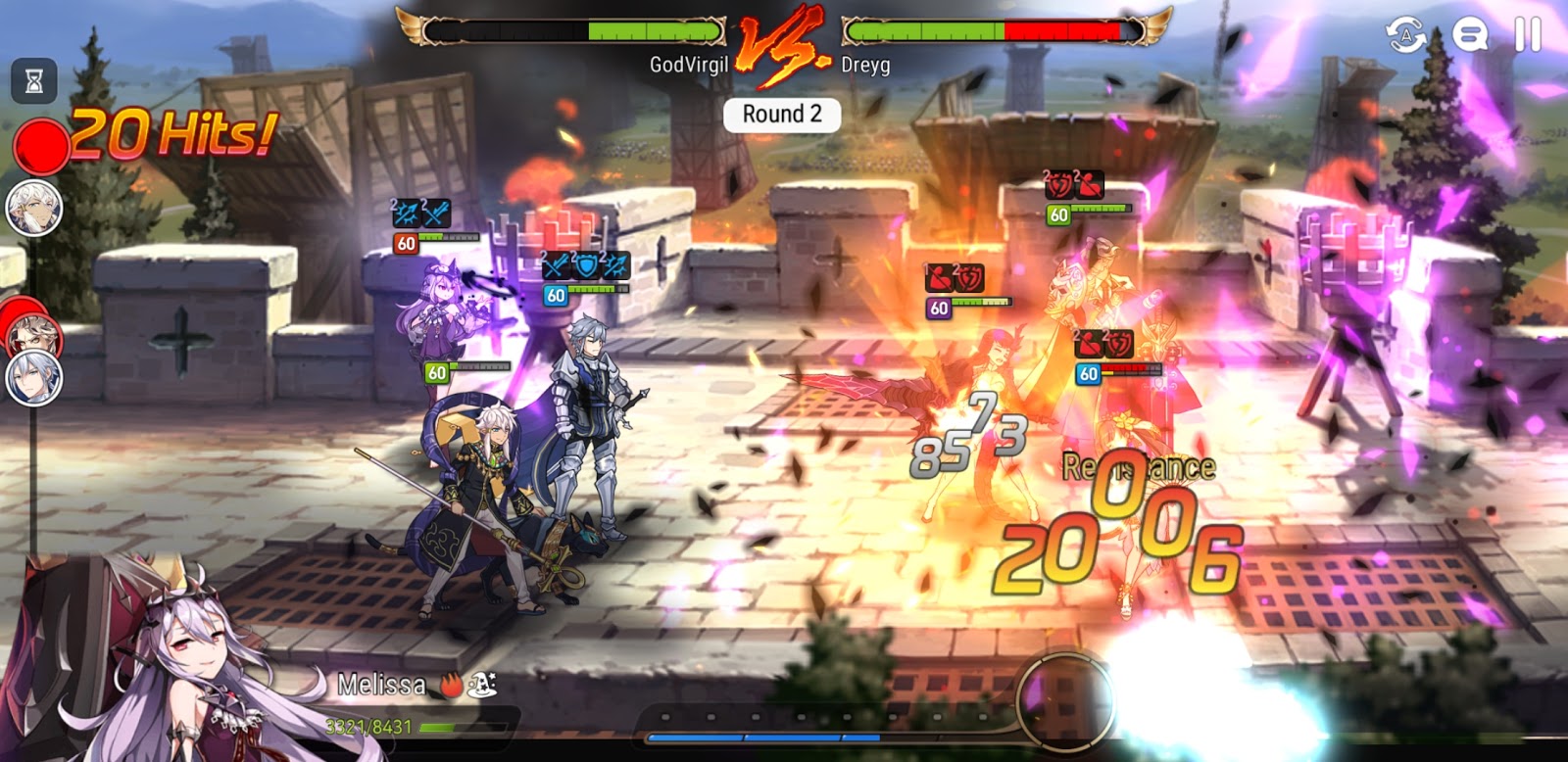
Task: Click the fire element icon beside Melissa
Action: click(x=450, y=684)
